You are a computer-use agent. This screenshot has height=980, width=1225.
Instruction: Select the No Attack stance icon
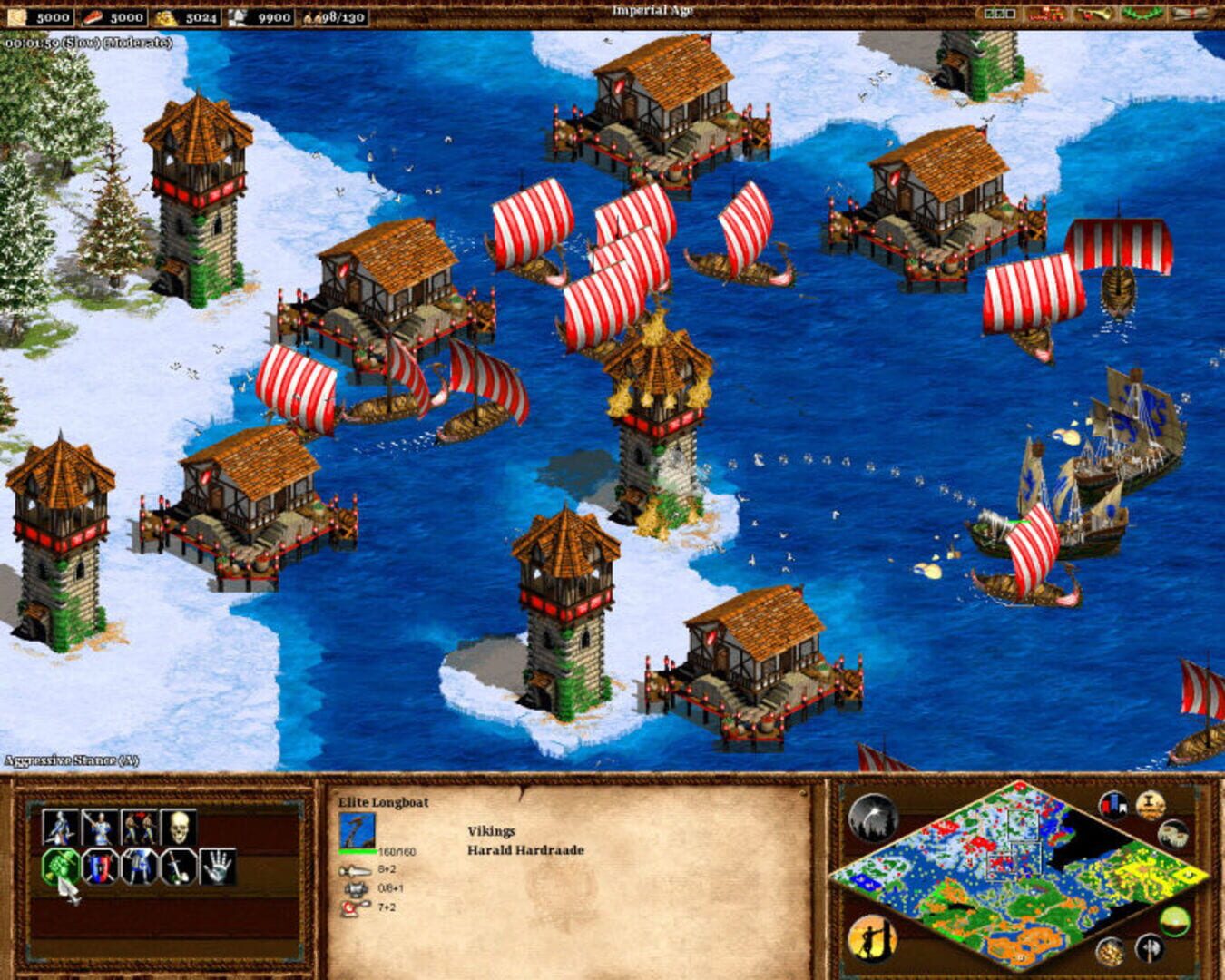click(x=174, y=867)
